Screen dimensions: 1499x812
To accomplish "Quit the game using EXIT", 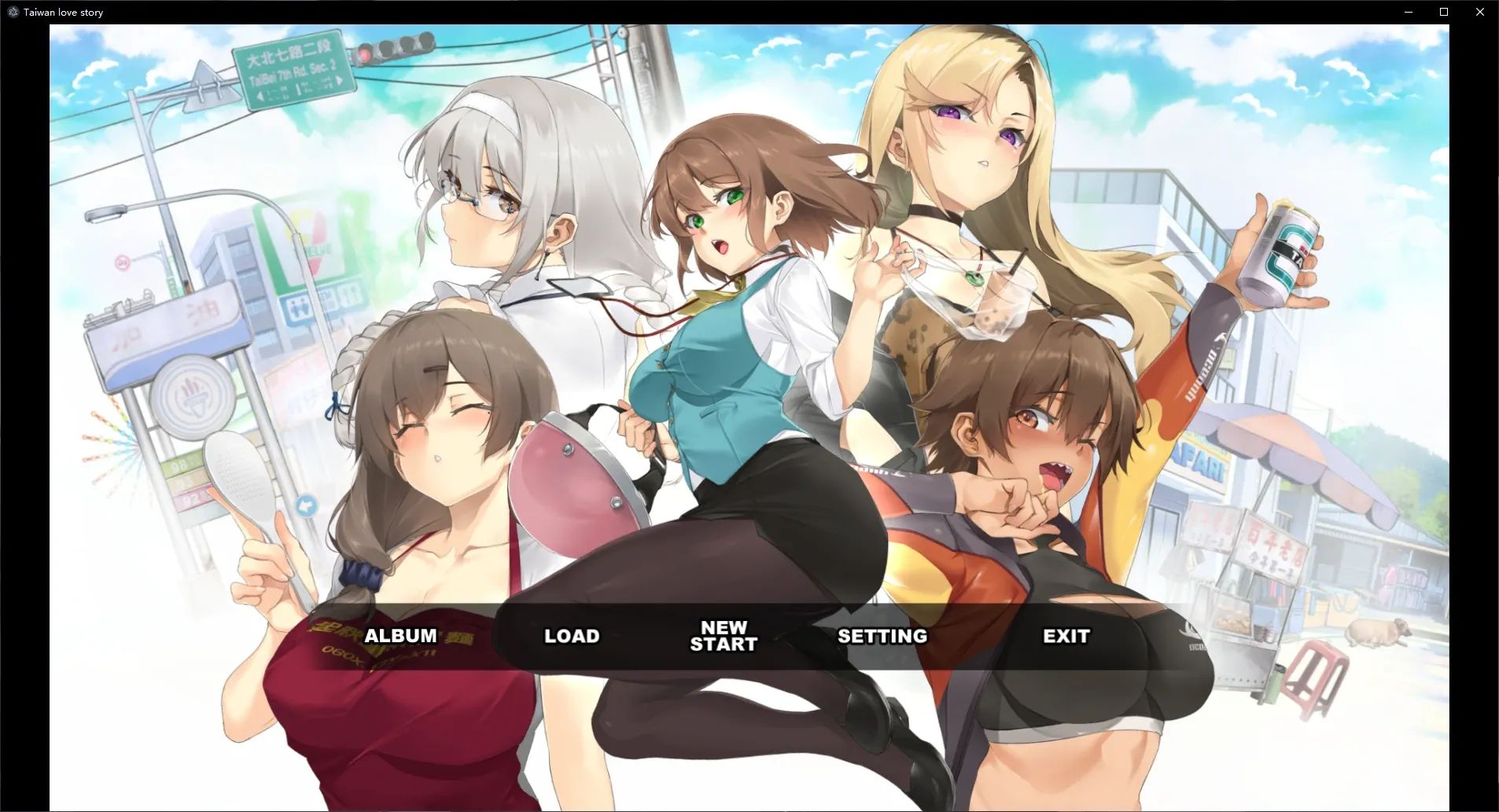I will (x=1066, y=636).
